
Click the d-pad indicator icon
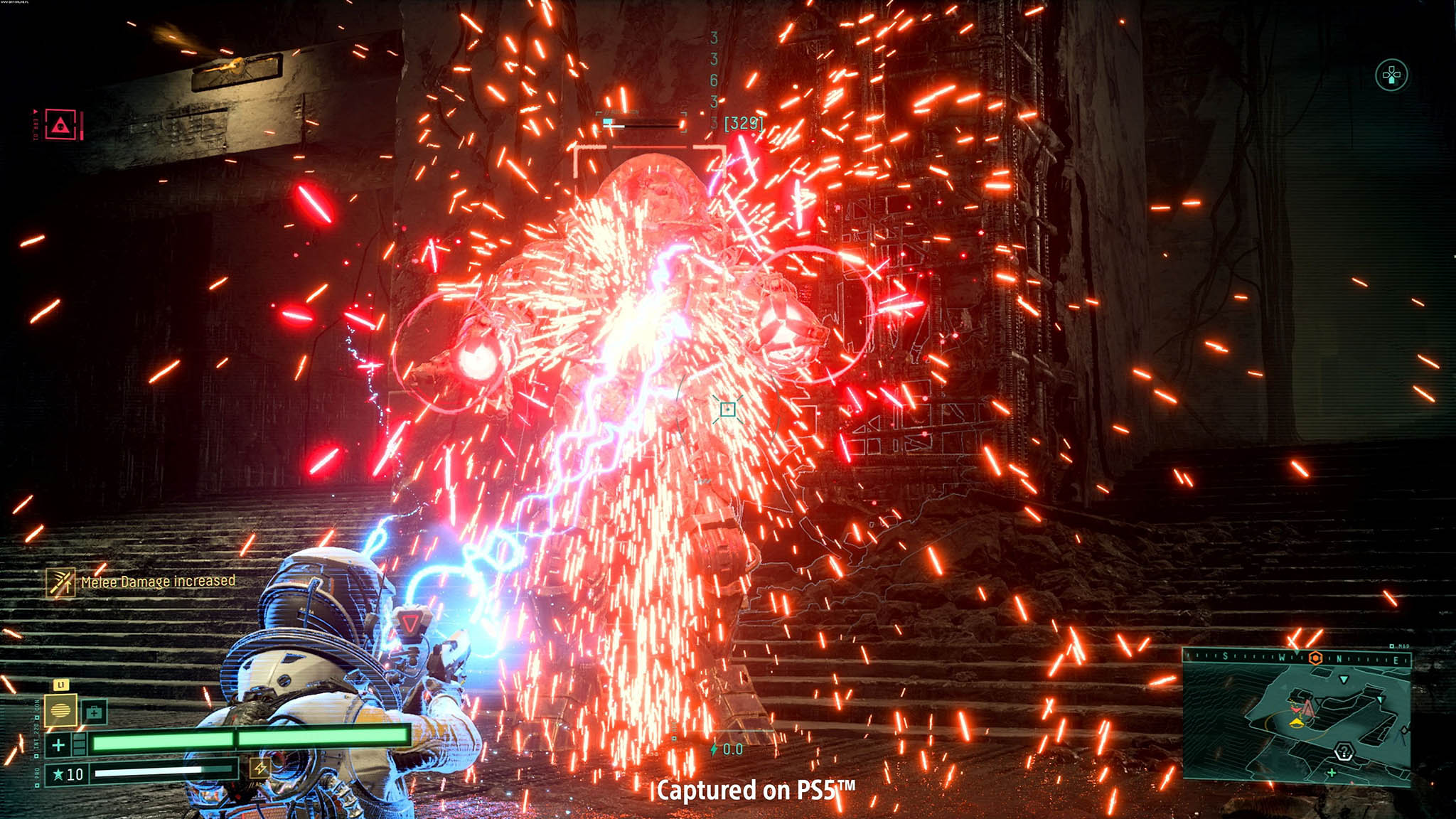[1391, 75]
